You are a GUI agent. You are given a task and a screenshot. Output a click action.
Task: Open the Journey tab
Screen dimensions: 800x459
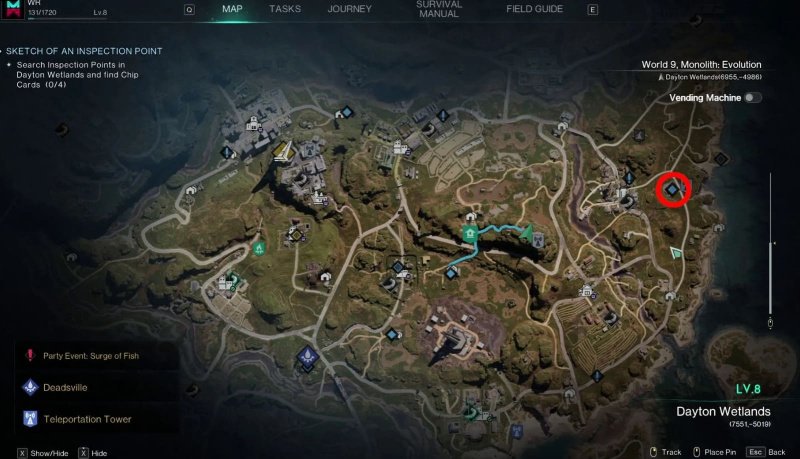[x=349, y=9]
